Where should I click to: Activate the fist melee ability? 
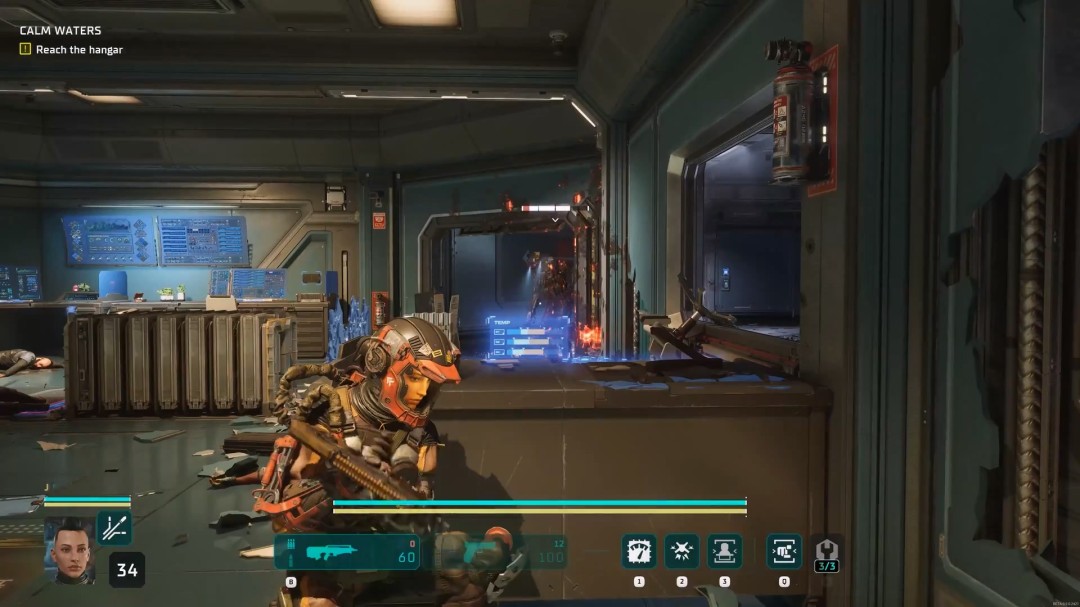point(784,551)
